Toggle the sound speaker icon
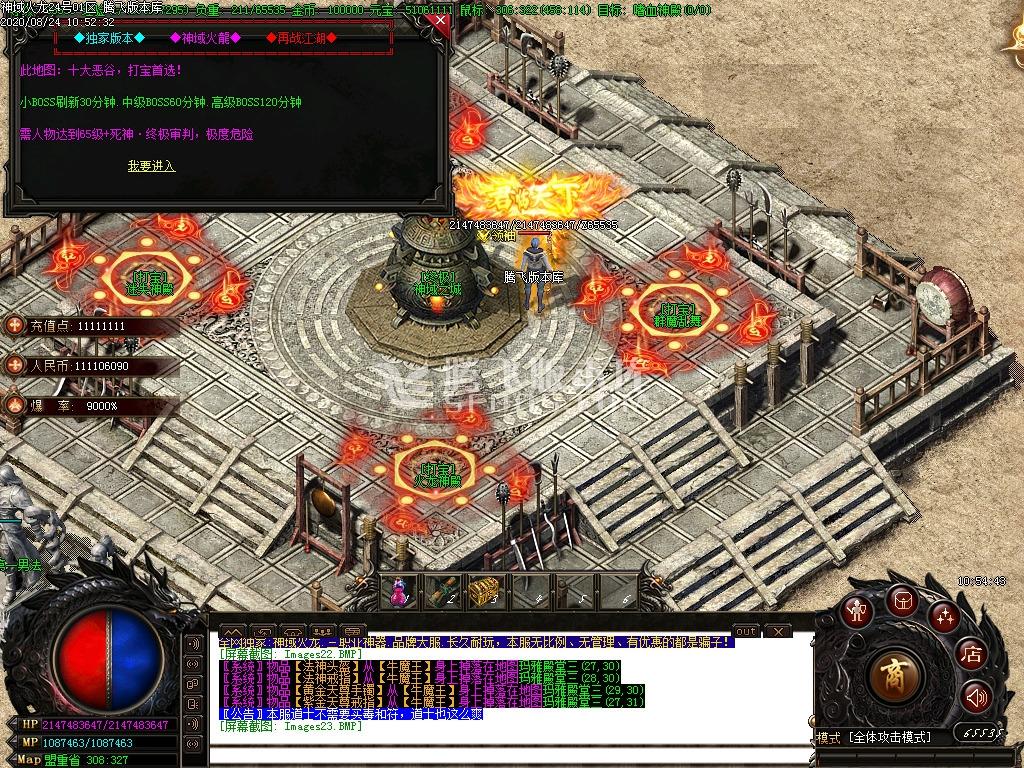The height and width of the screenshot is (768, 1024). pos(976,697)
